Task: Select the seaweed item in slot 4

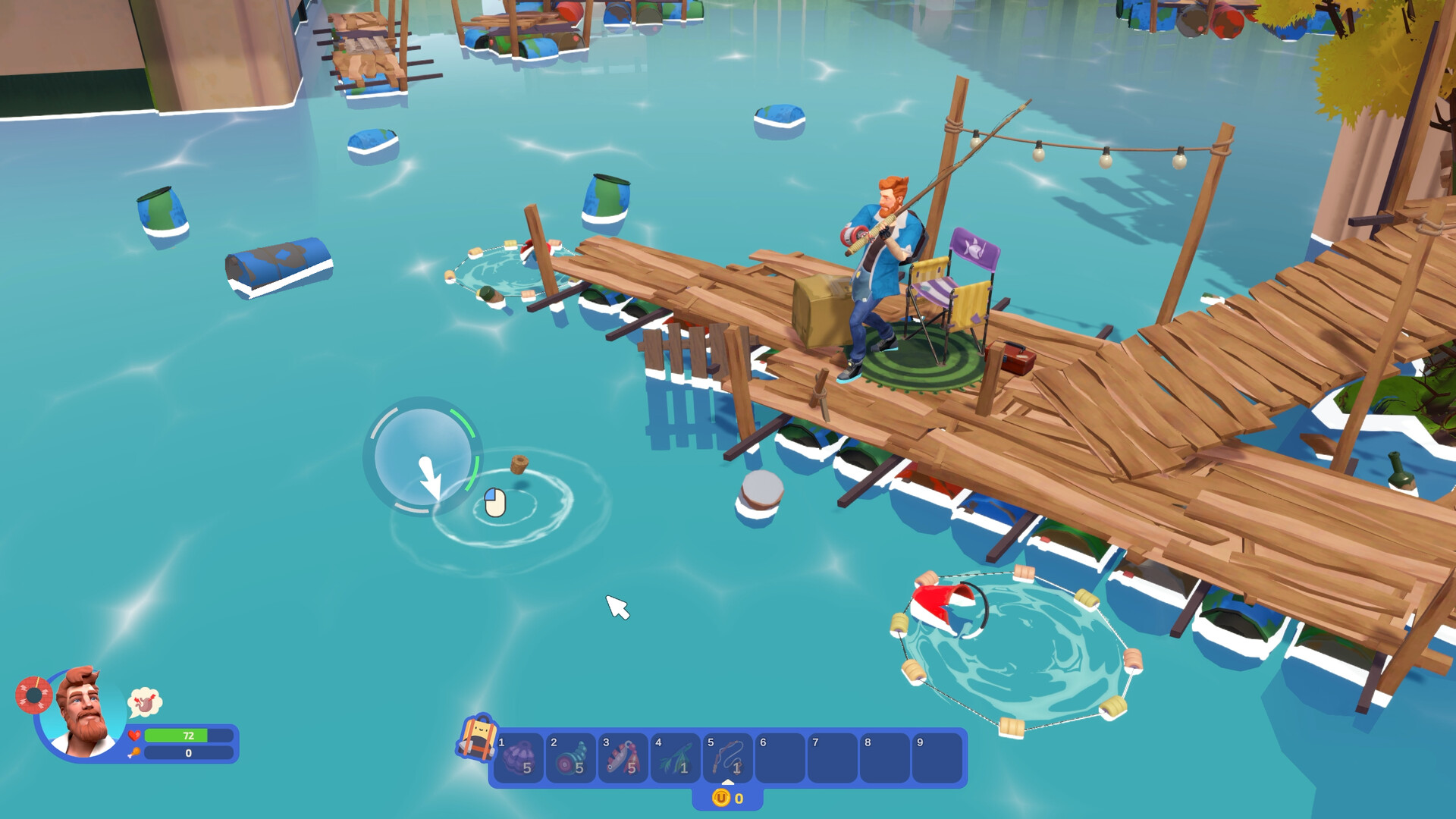Action: (x=677, y=758)
